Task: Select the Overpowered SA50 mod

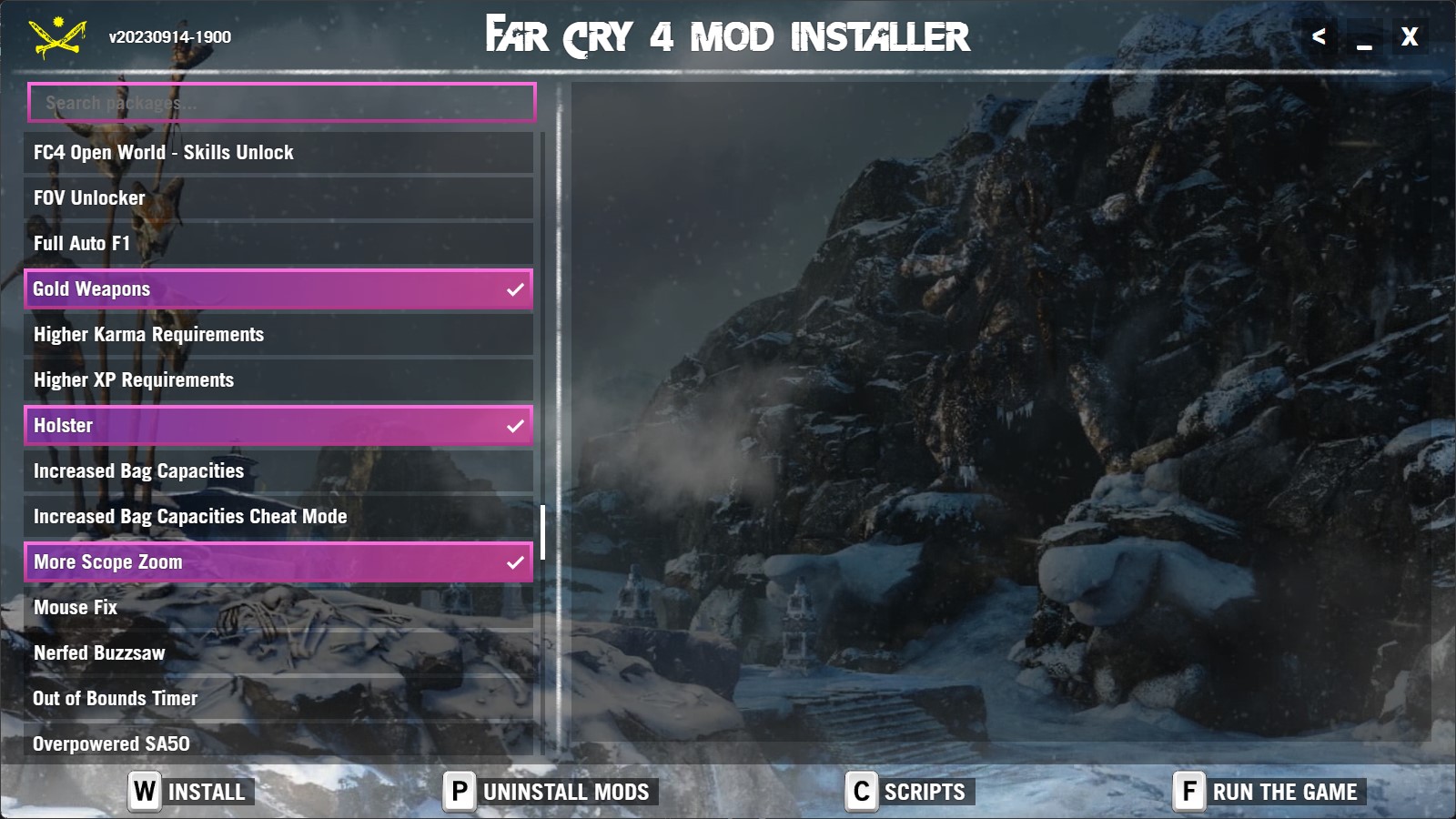Action: click(278, 743)
